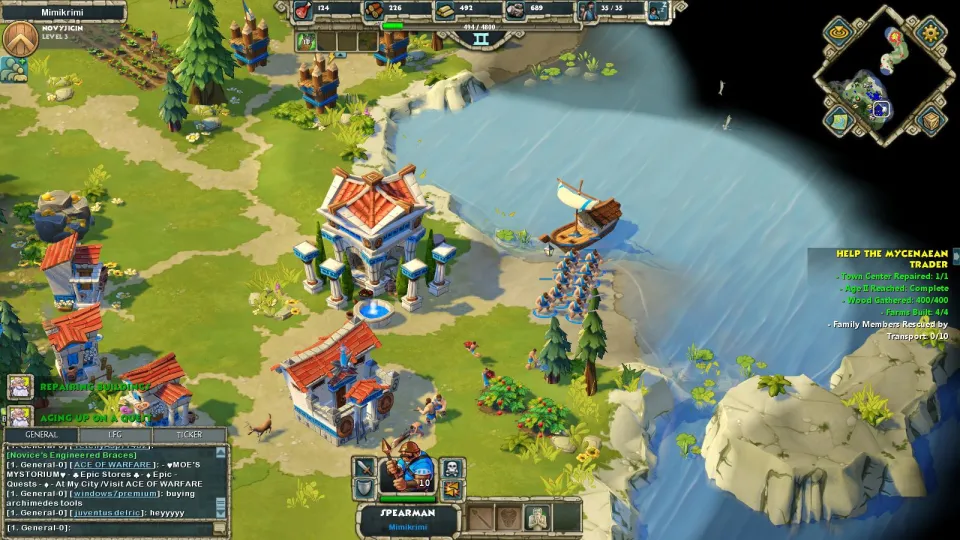Open the LFG chat tab
960x540 pixels.
tap(116, 435)
